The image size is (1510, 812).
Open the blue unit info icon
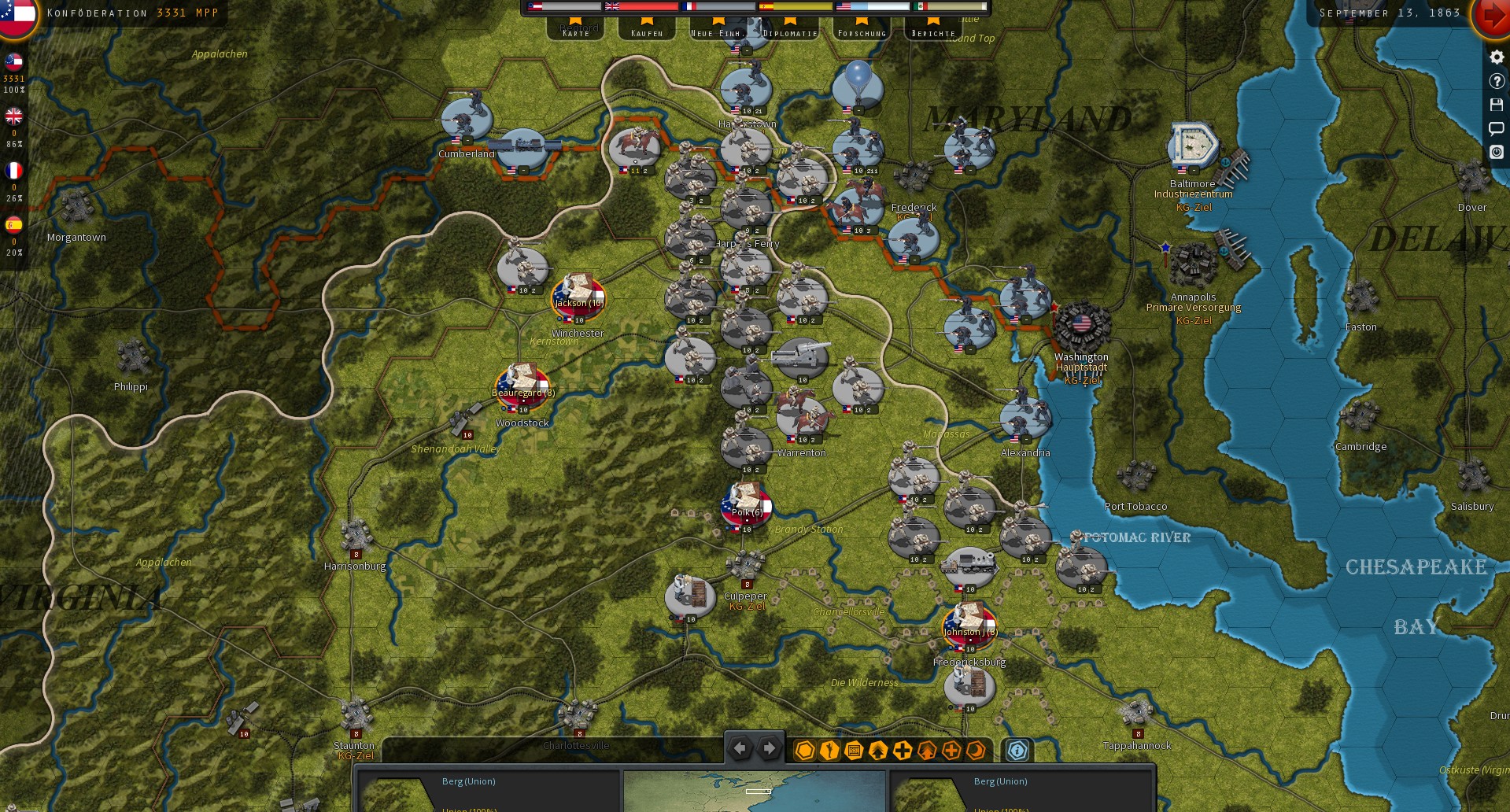coord(1017,750)
